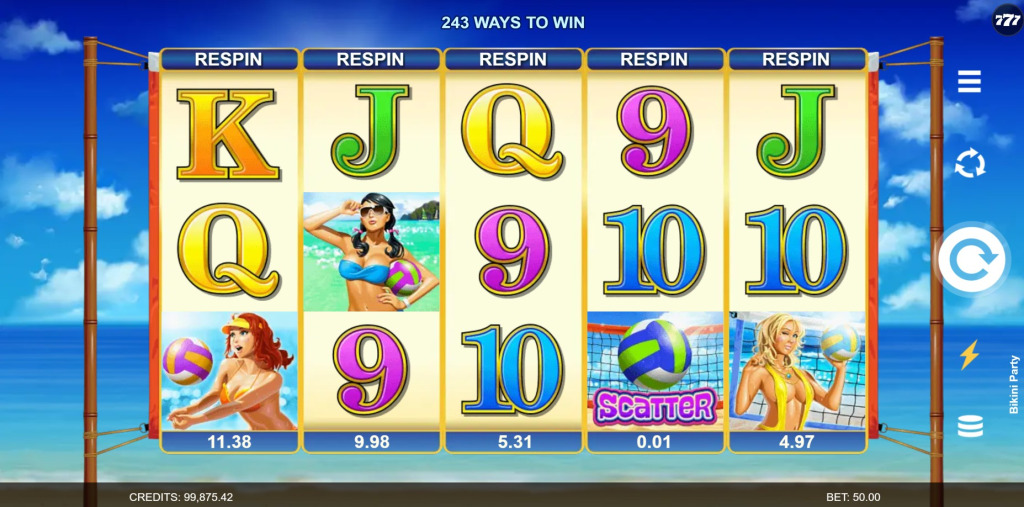Activate autoplay with the circular arrows icon

click(969, 164)
